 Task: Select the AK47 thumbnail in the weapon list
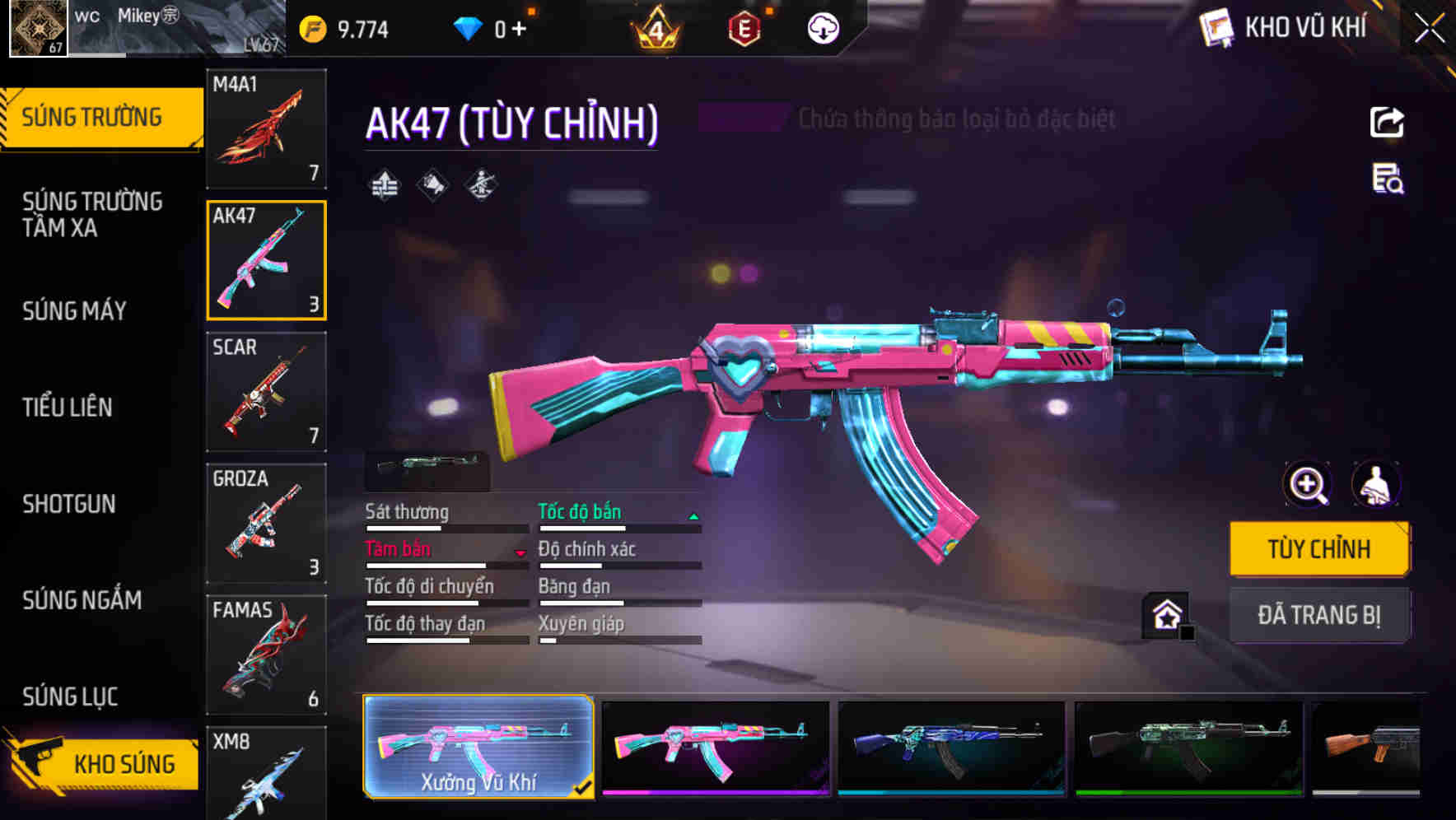[265, 259]
